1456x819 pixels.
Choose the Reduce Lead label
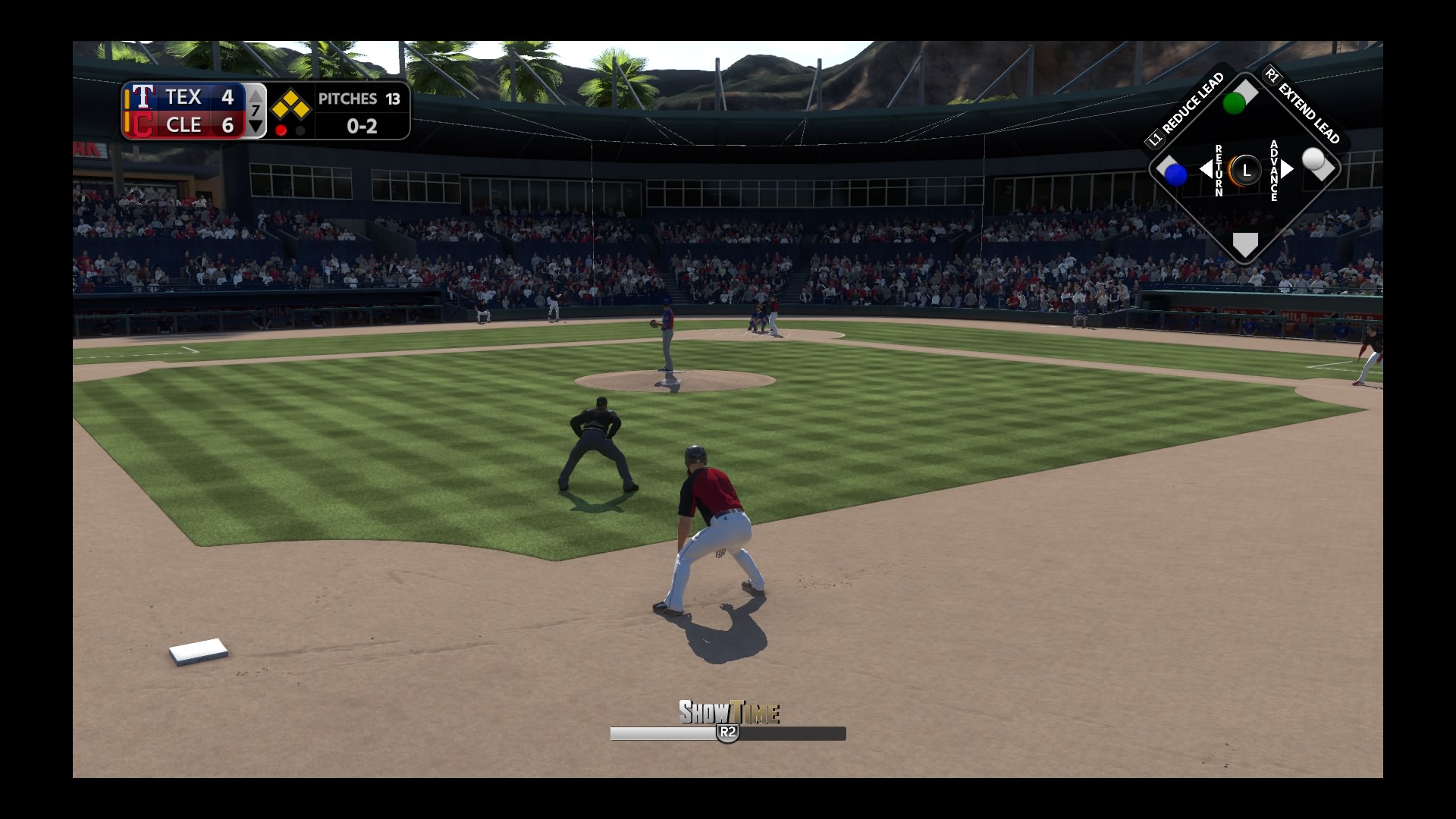(x=1188, y=107)
